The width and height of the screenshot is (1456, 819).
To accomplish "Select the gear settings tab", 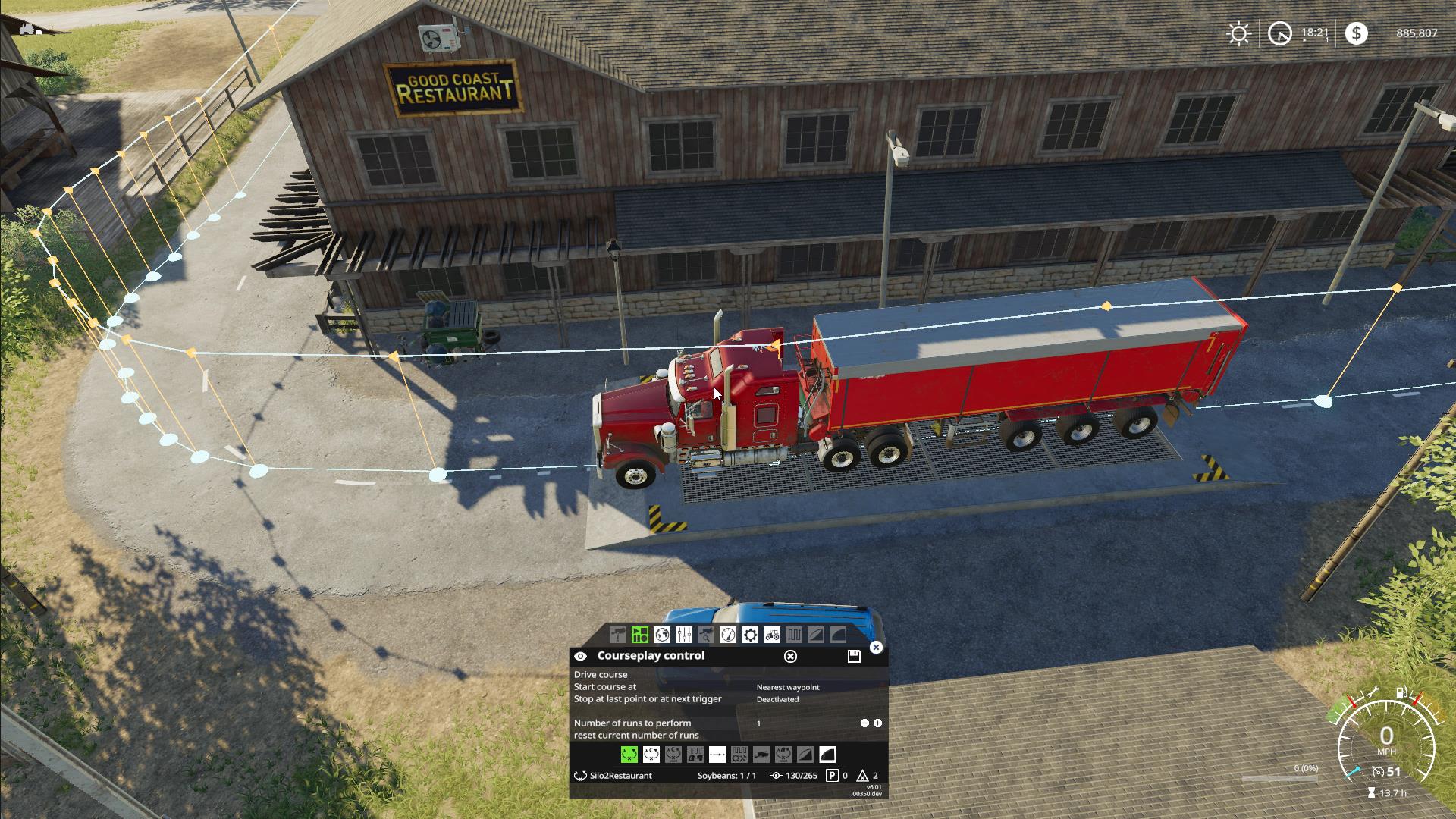I will (750, 635).
